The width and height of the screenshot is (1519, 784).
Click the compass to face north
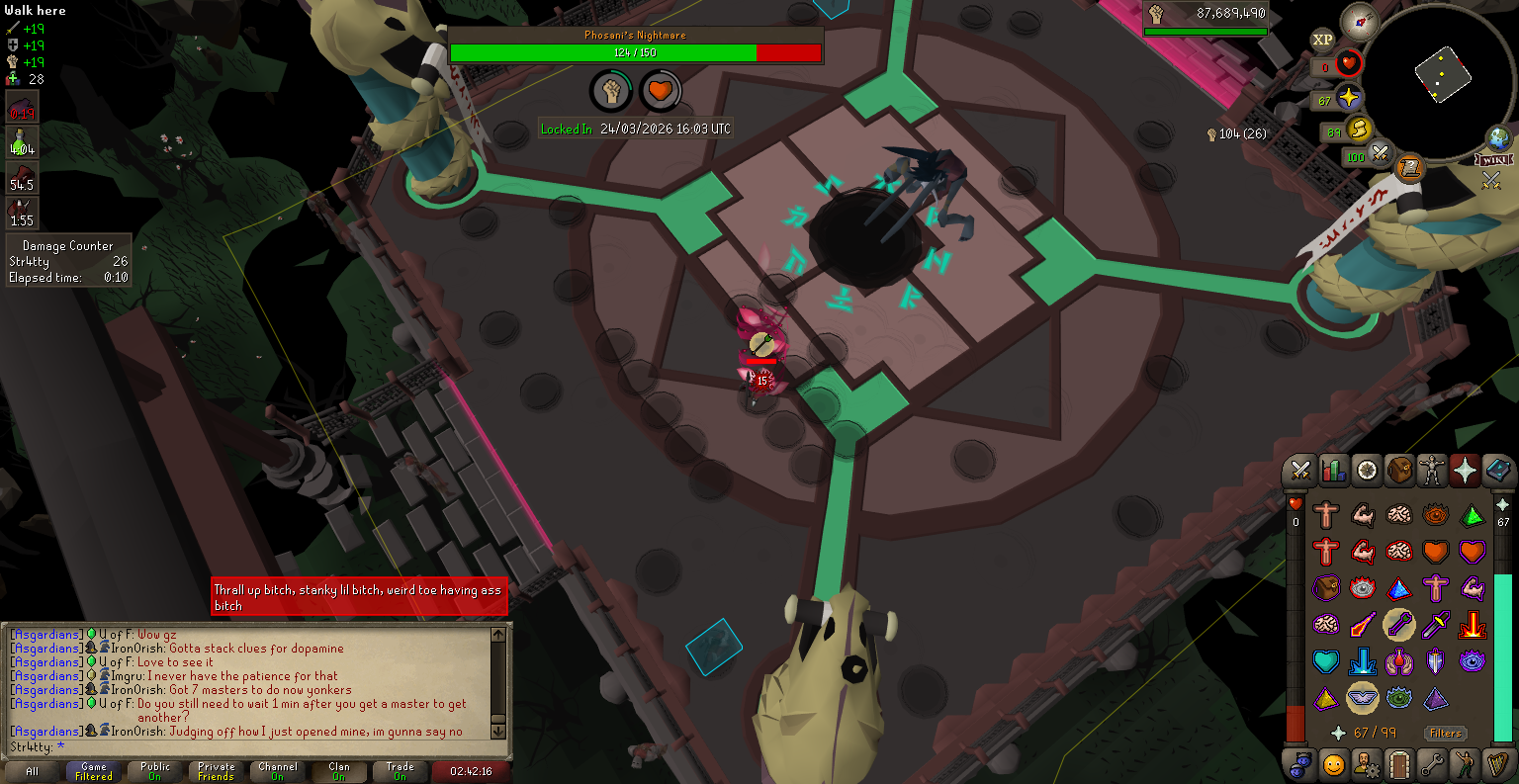pos(1360,19)
